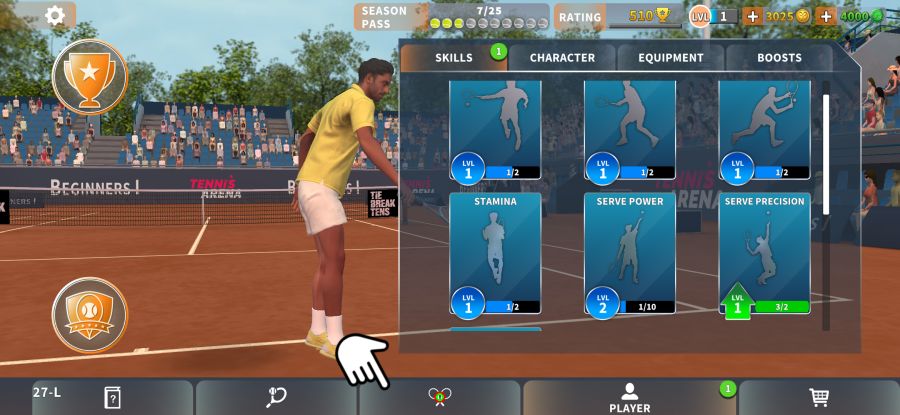The height and width of the screenshot is (415, 900).
Task: Add green gems with the plus button
Action: pyautogui.click(x=826, y=16)
